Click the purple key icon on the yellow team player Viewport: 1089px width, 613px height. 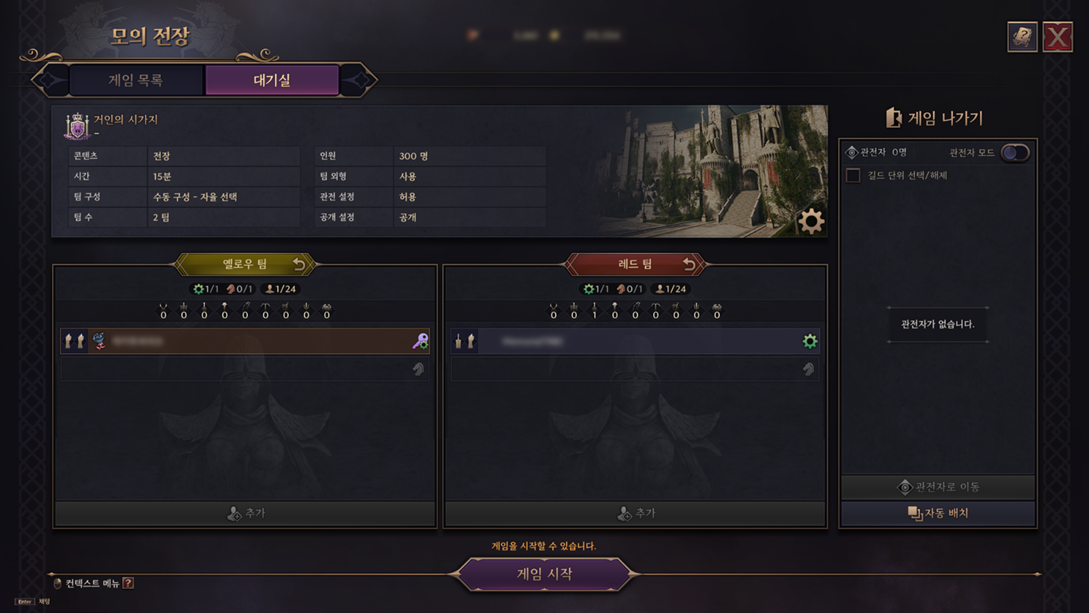coord(420,341)
